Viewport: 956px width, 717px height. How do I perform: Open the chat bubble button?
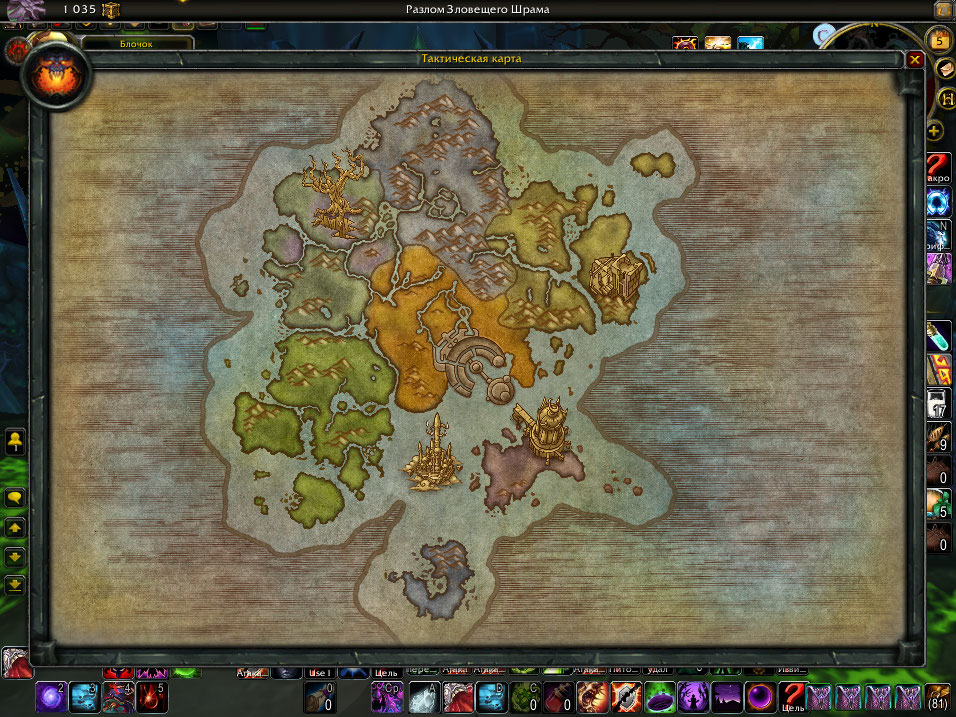(15, 497)
